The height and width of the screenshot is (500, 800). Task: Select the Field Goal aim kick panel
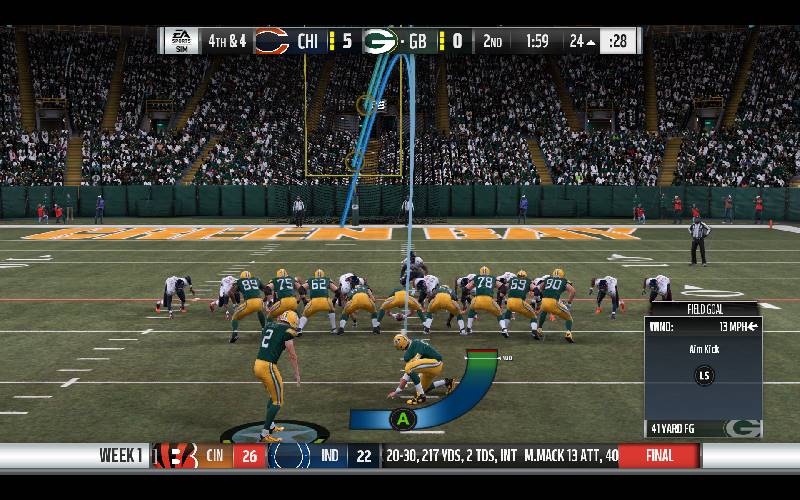tap(703, 370)
